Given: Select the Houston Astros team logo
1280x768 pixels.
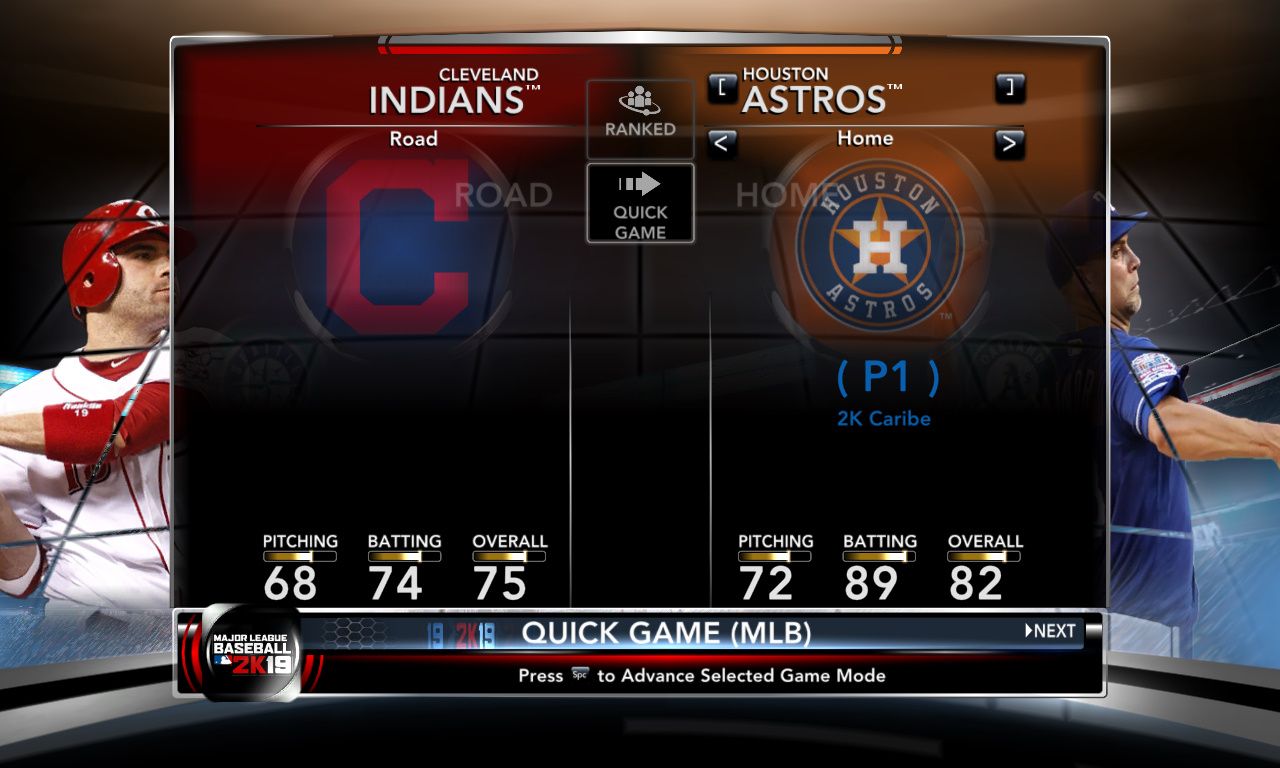Looking at the screenshot, I should (x=879, y=245).
